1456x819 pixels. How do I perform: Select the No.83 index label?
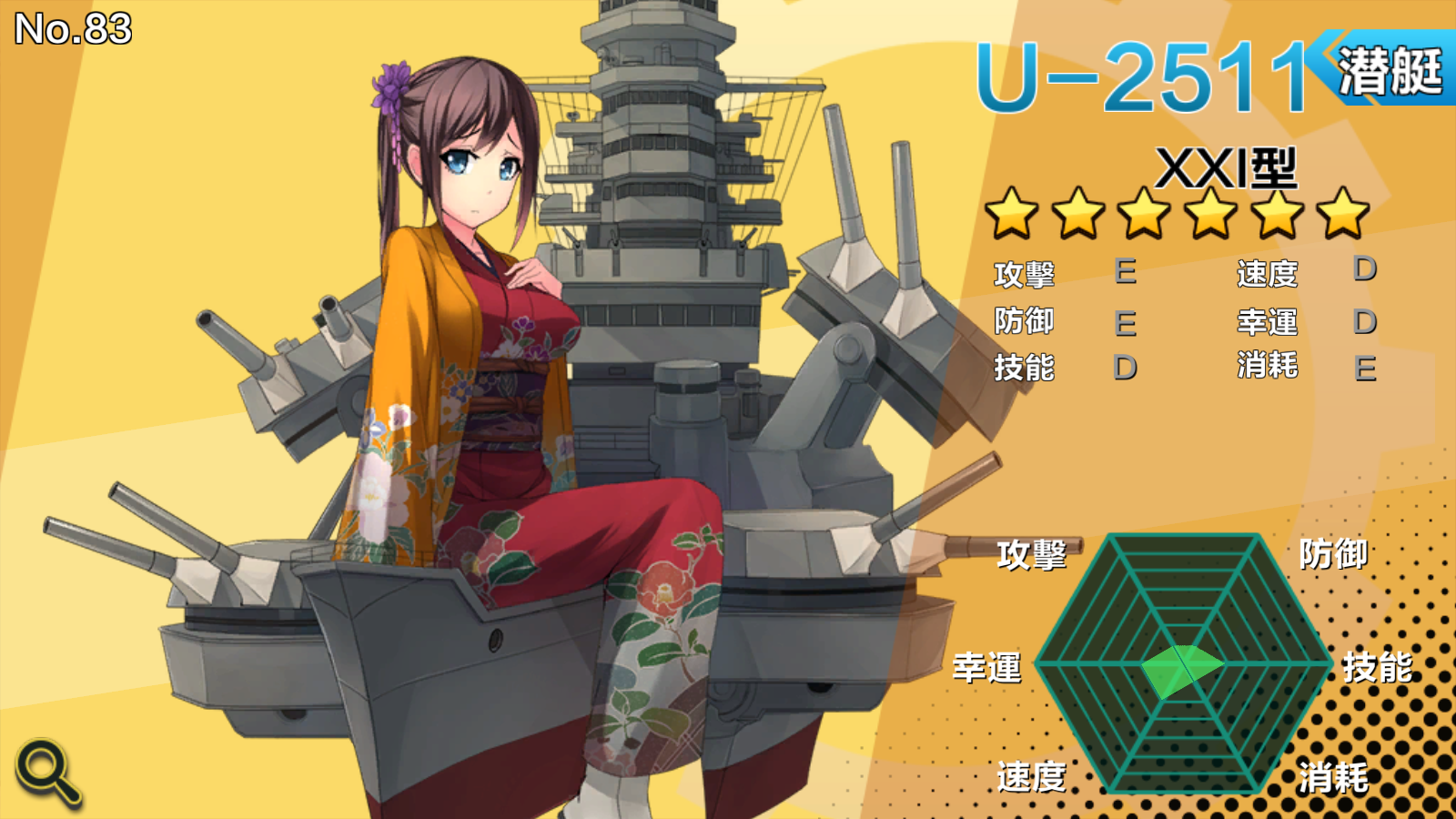click(x=71, y=29)
